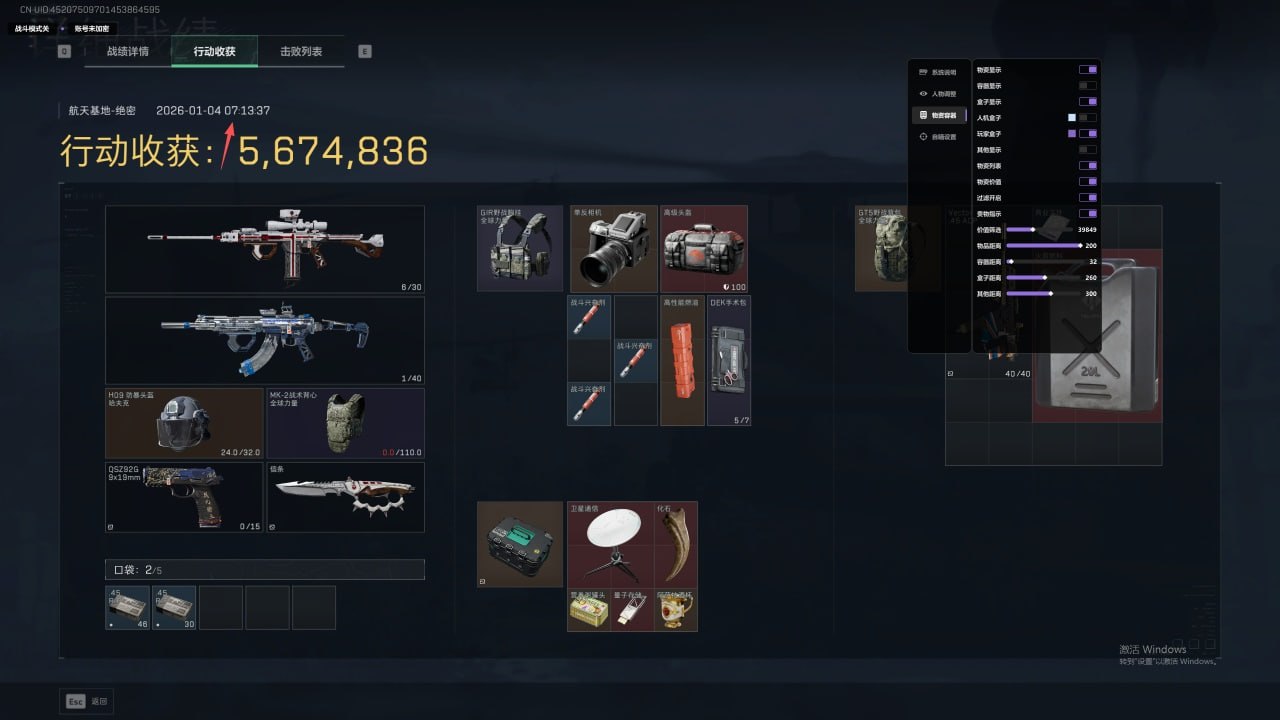
Task: Choose the DEK手术包 surgical kit
Action: [729, 360]
